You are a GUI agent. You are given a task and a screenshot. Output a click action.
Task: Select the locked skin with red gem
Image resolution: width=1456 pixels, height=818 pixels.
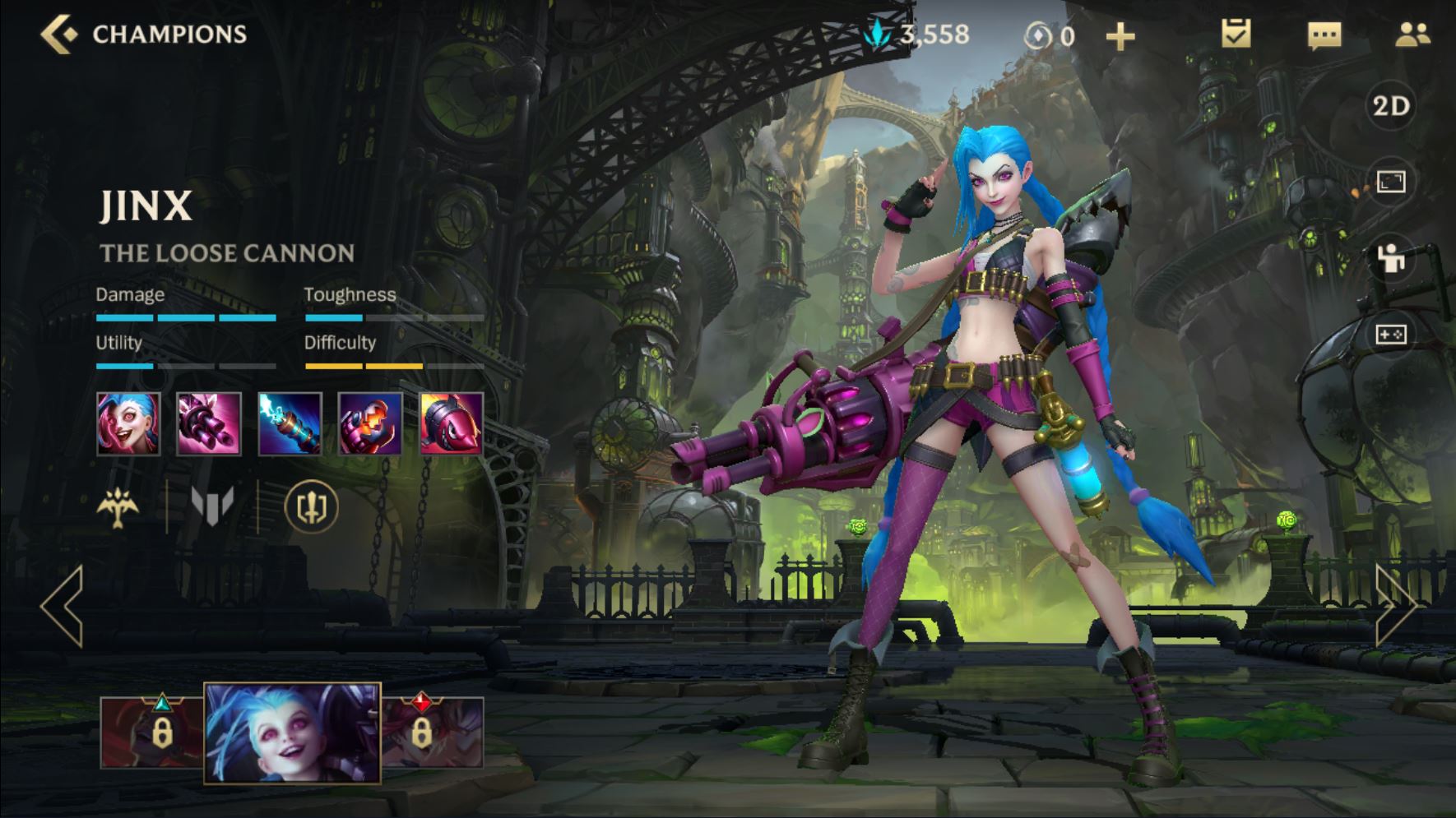[x=433, y=732]
